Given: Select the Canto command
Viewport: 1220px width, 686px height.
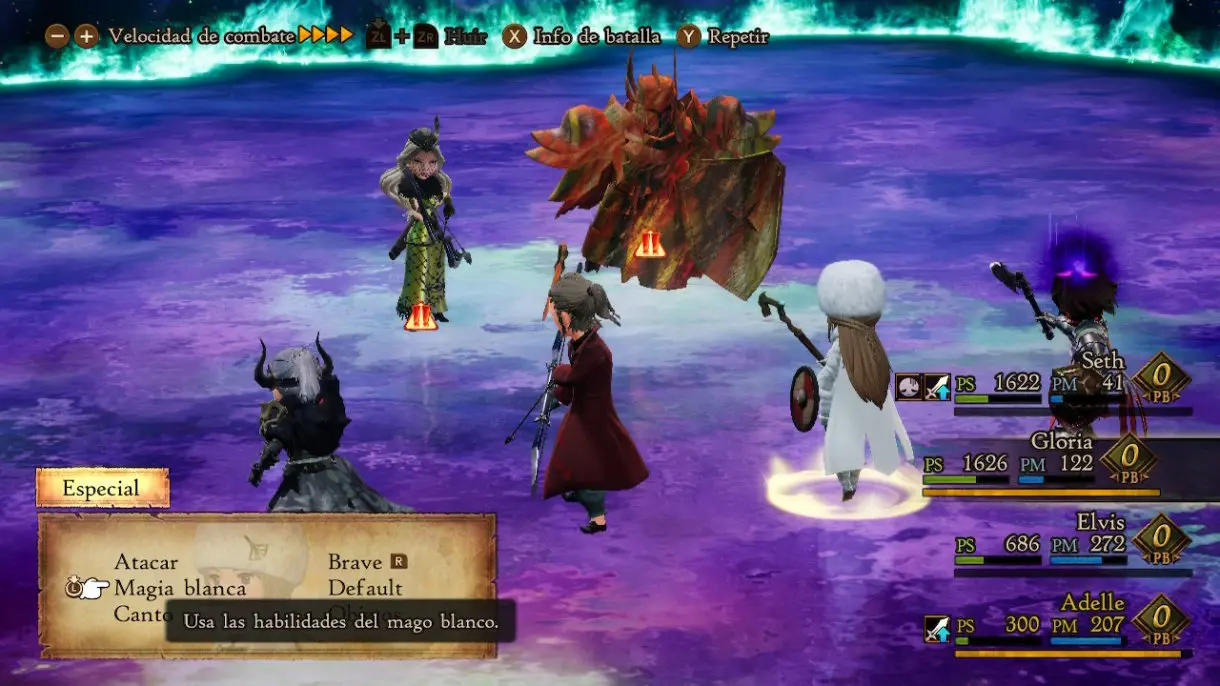Looking at the screenshot, I should (x=141, y=614).
